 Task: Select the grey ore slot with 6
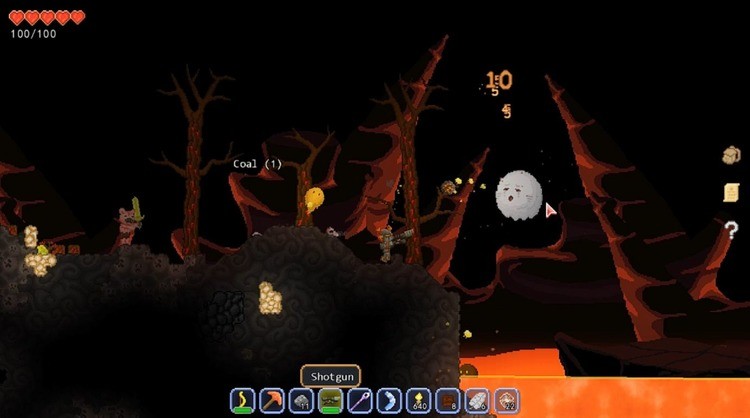pyautogui.click(x=477, y=401)
